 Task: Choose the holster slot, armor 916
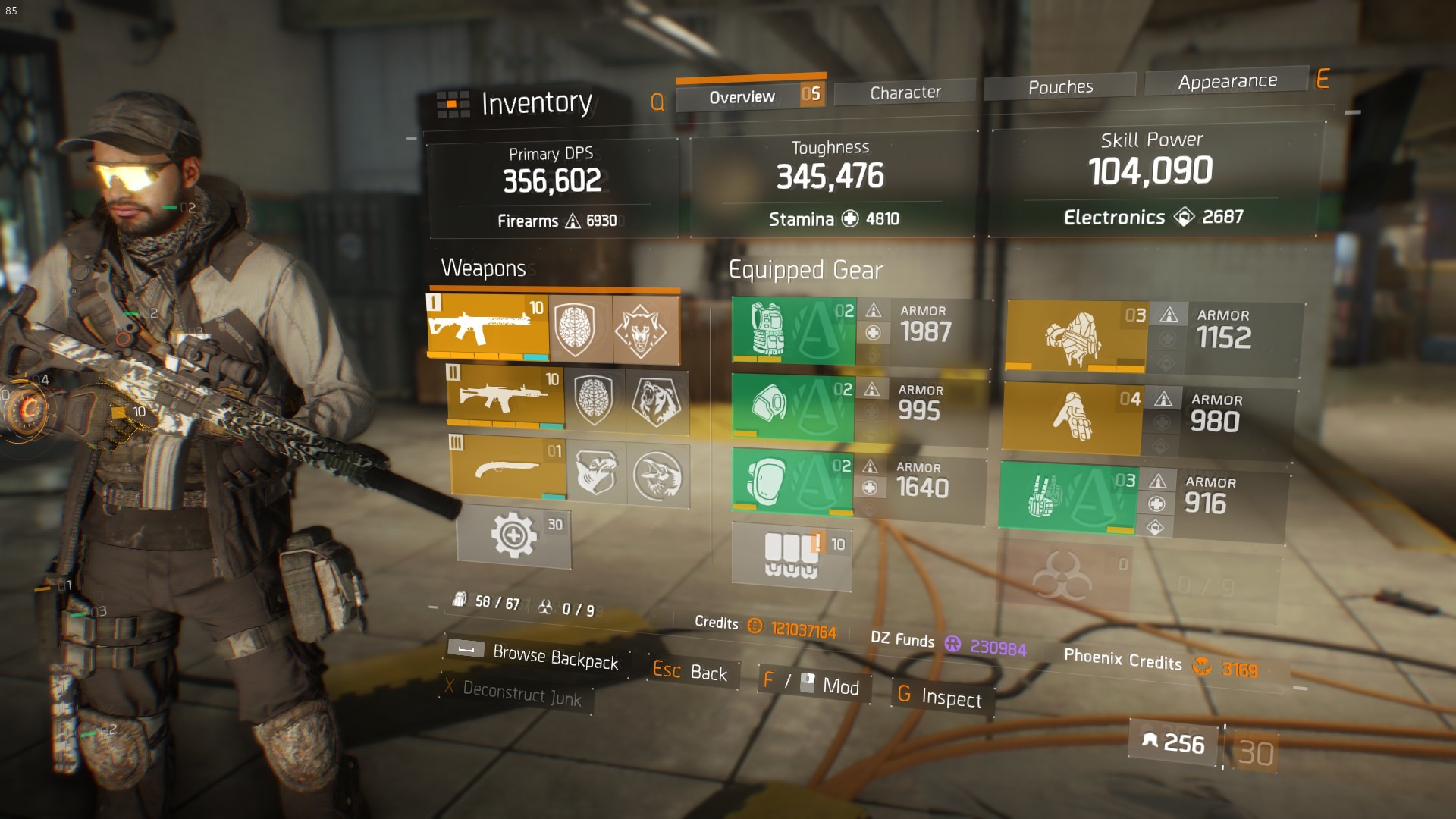tap(1067, 497)
